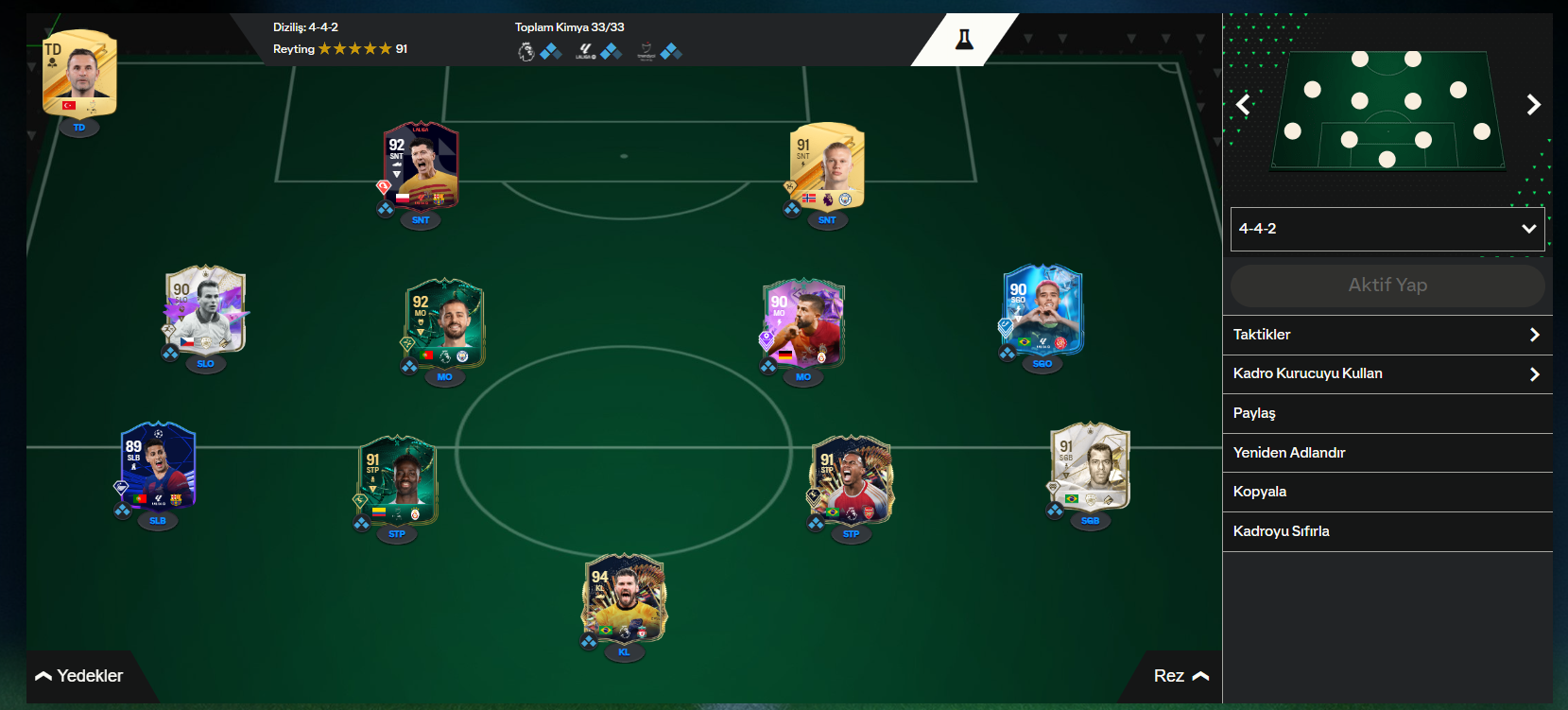Click the right arrow beside the mini pitch

tap(1534, 105)
